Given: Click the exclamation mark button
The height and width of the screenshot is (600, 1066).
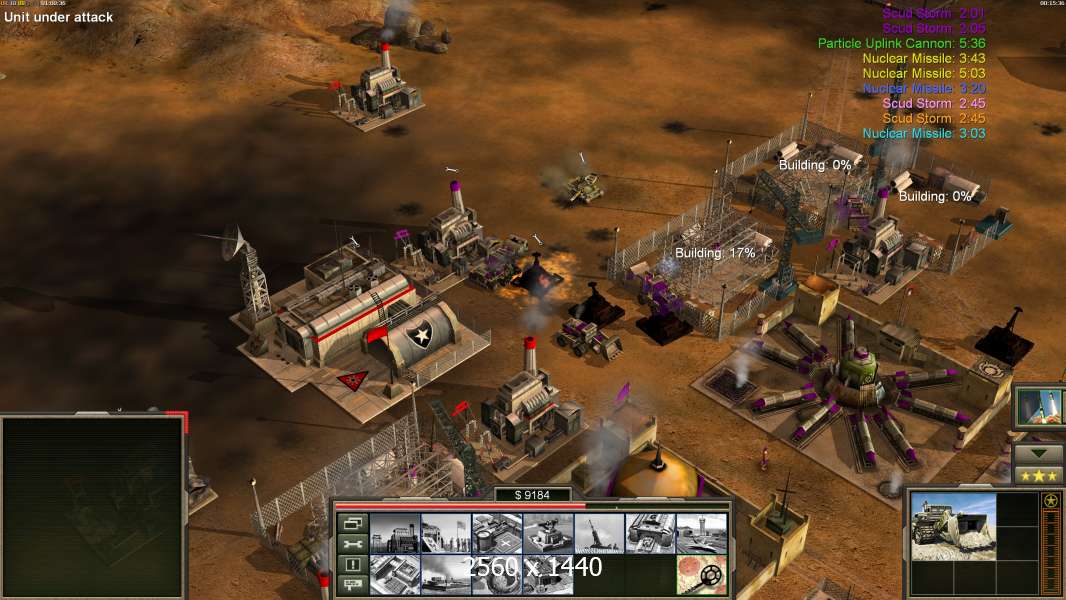Looking at the screenshot, I should [351, 565].
